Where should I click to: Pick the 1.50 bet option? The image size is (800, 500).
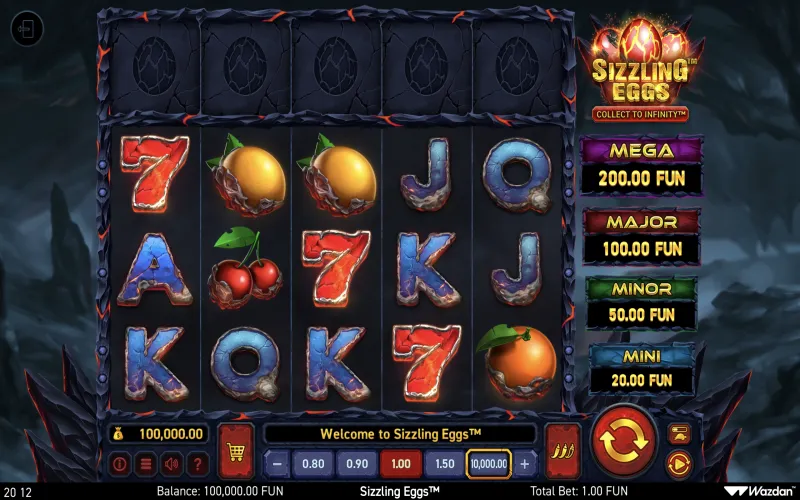click(444, 464)
